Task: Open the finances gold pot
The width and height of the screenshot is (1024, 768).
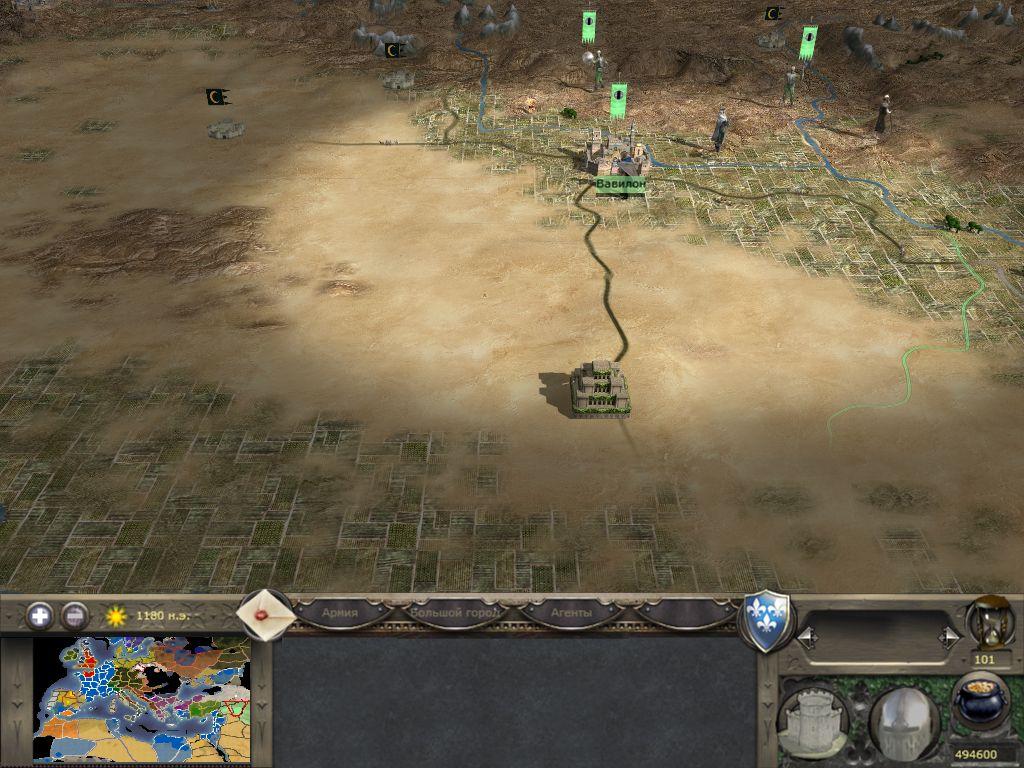Action: (x=980, y=701)
